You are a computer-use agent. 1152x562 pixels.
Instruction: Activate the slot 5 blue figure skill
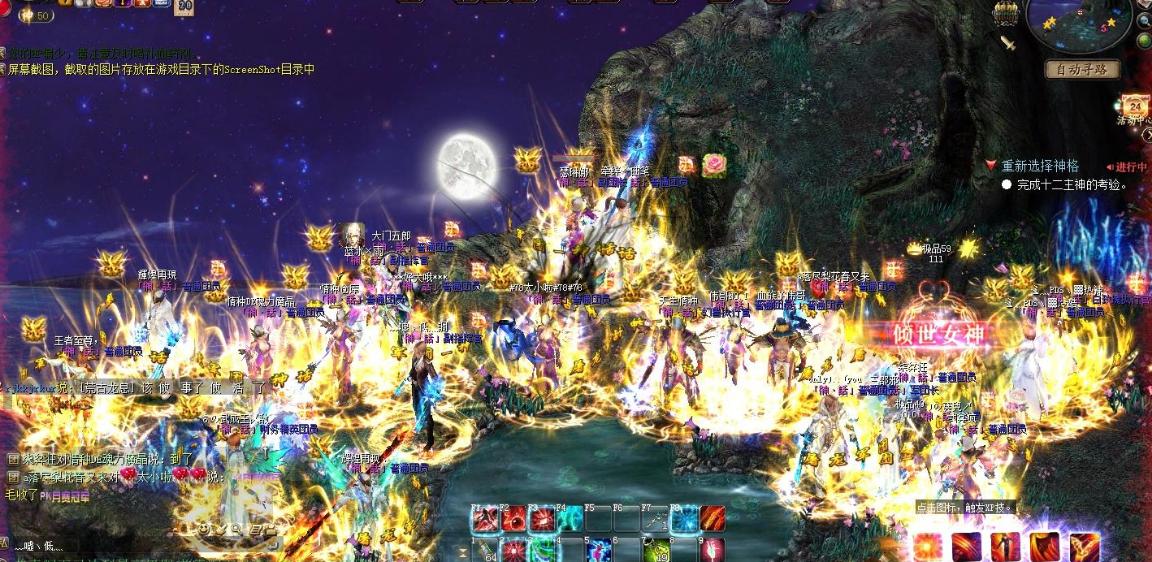pos(599,551)
